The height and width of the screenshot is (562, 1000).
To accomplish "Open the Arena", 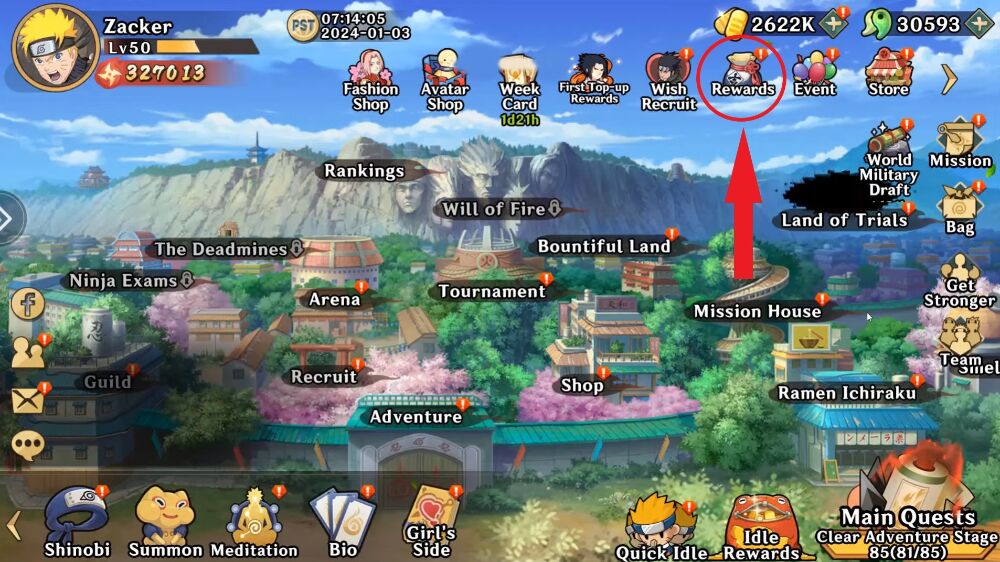I will click(335, 299).
